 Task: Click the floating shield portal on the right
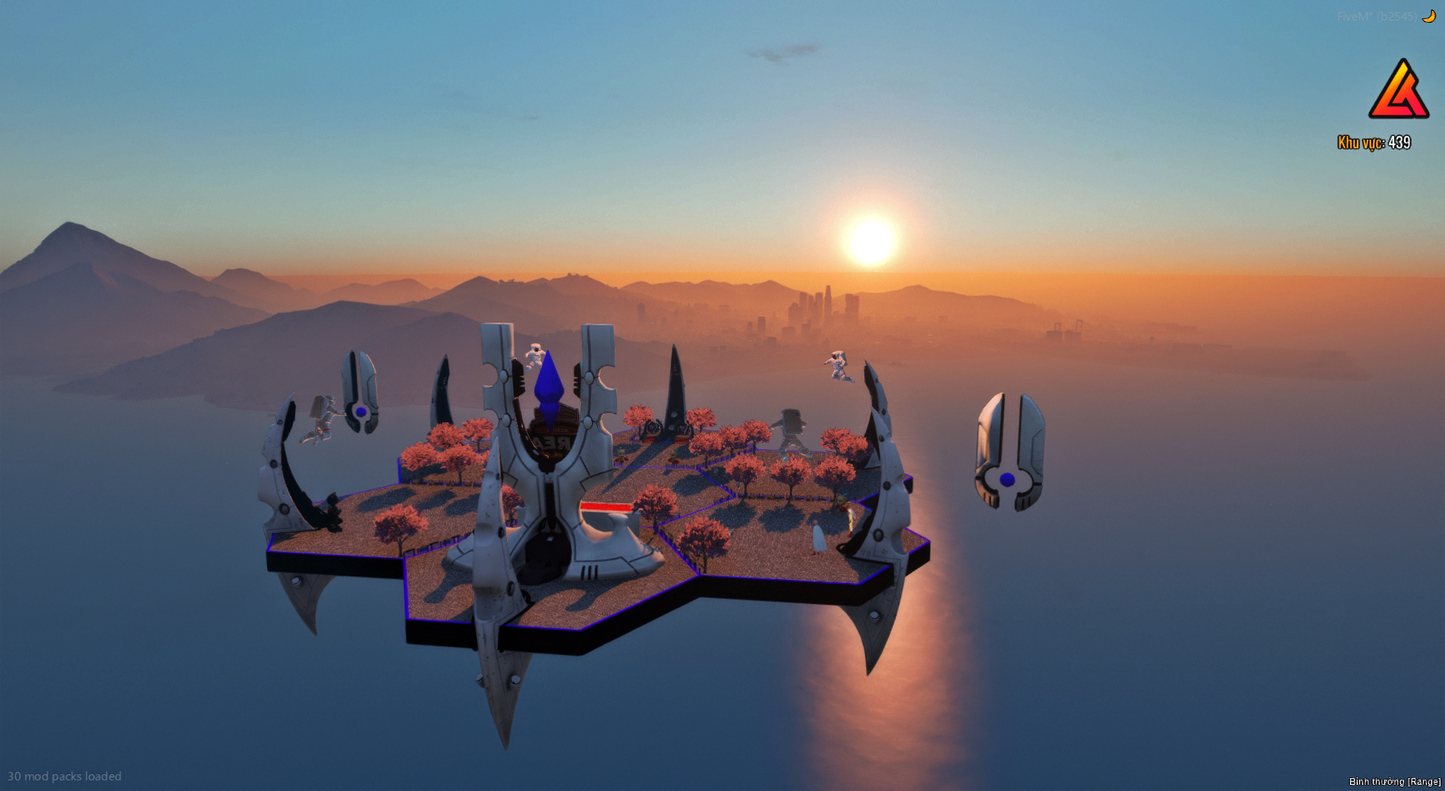tap(1010, 448)
